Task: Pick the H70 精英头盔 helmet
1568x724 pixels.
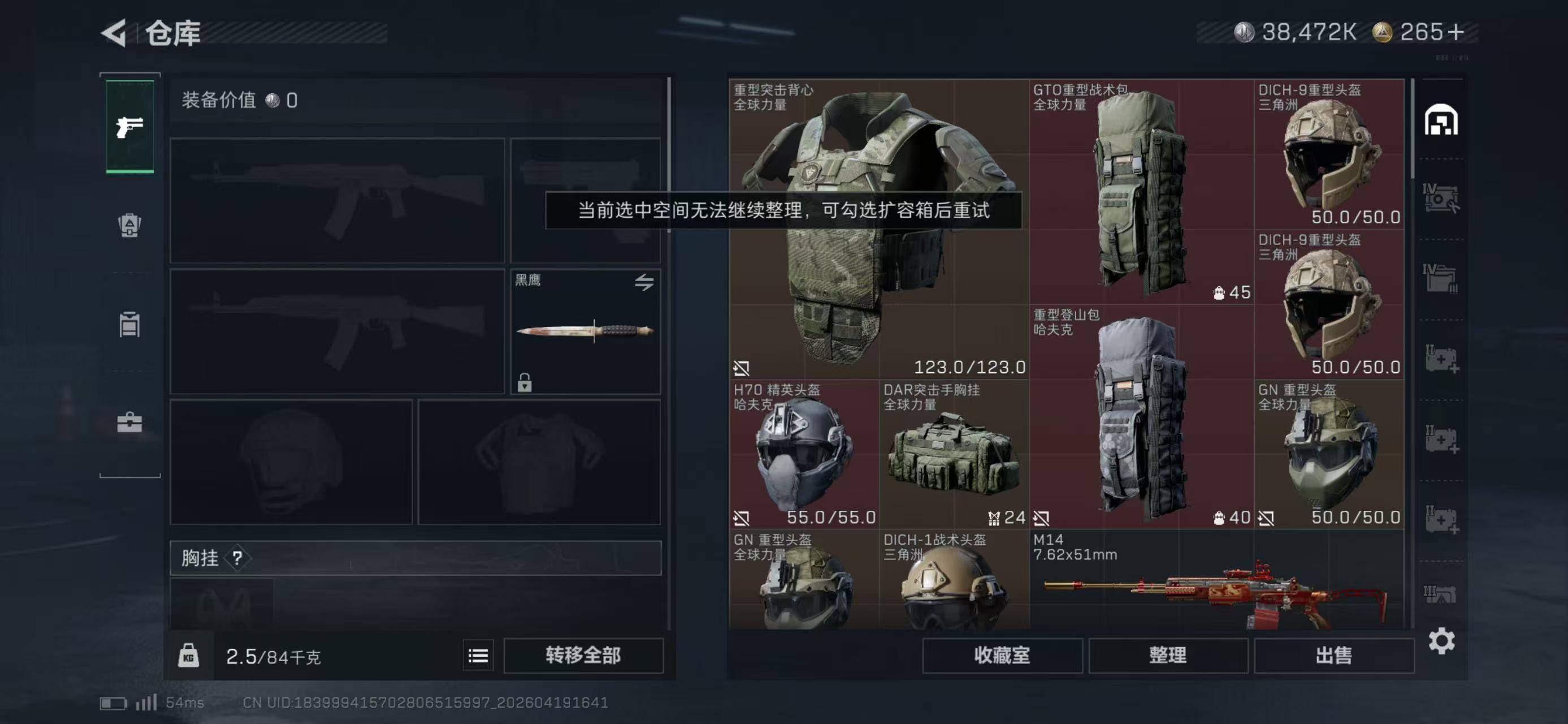Action: (x=803, y=454)
